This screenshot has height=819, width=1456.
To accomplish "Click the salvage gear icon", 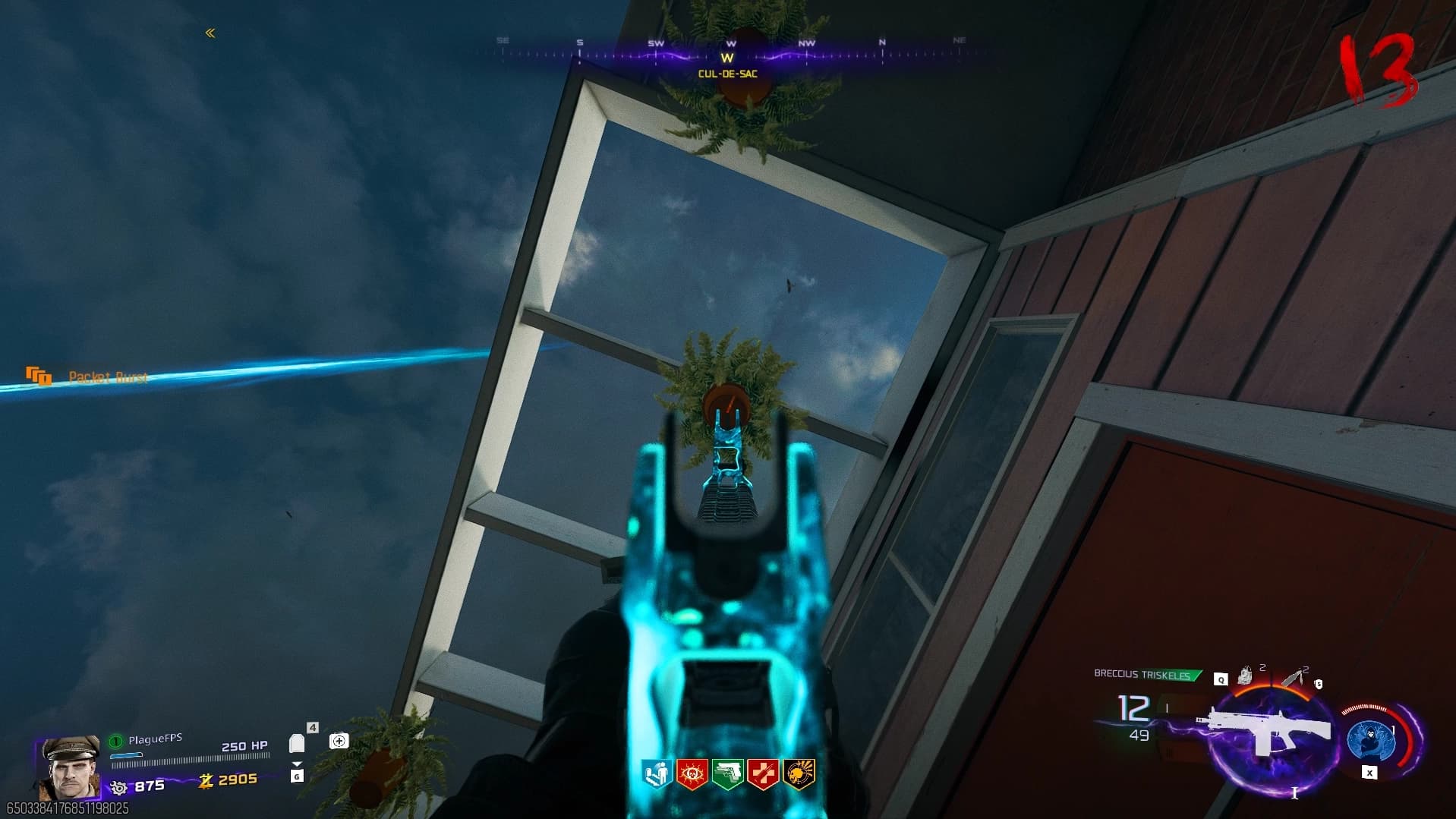I will click(x=118, y=787).
